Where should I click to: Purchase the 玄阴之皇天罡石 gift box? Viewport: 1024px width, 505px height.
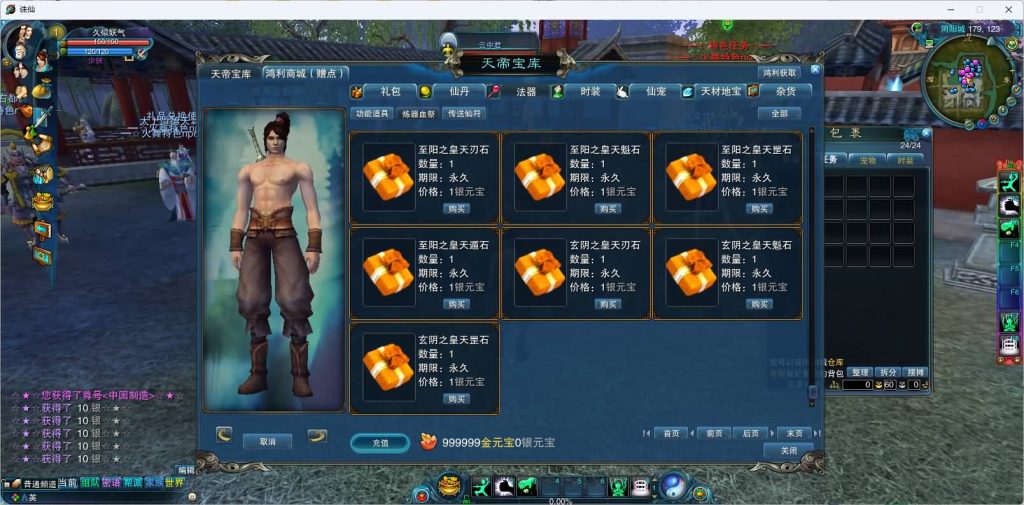pos(457,398)
